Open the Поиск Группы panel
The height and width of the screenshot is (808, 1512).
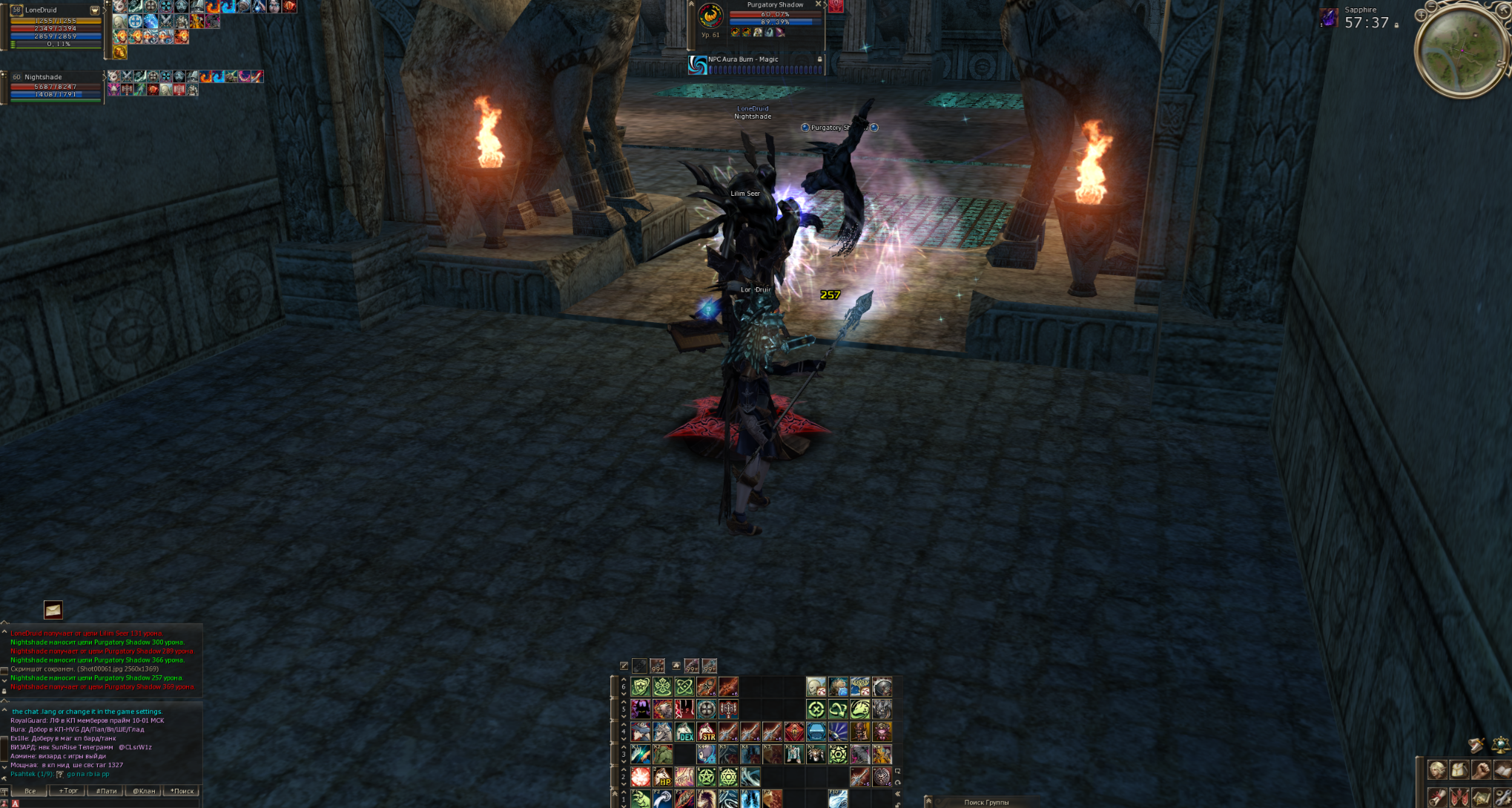(986, 802)
